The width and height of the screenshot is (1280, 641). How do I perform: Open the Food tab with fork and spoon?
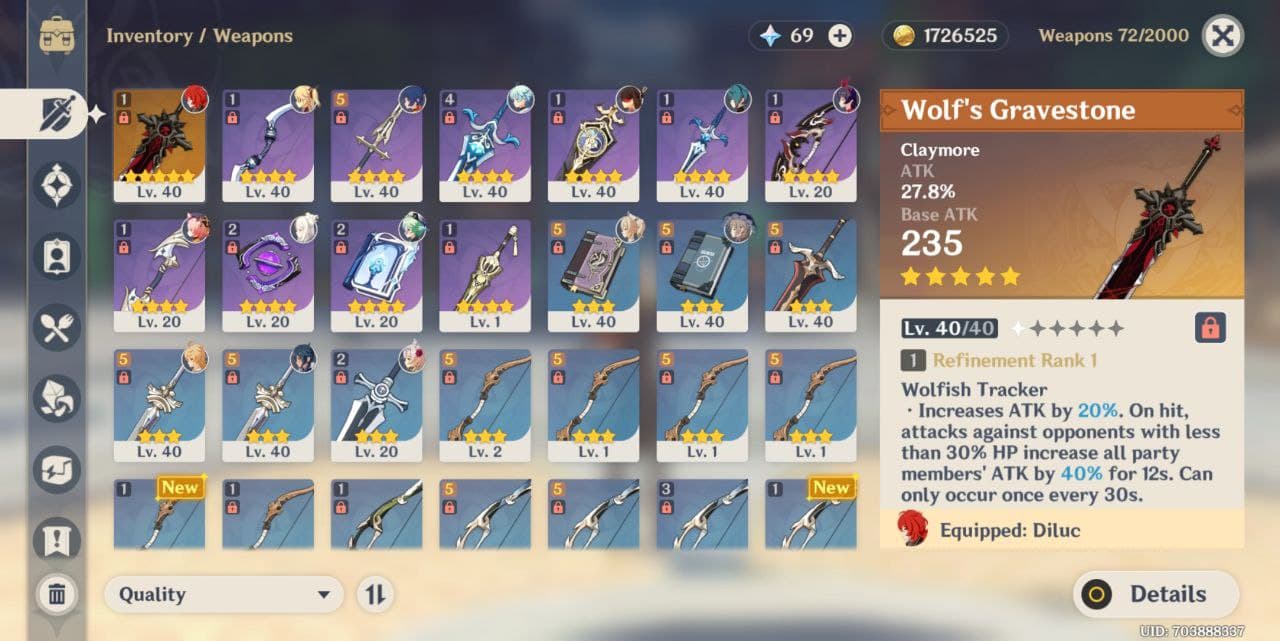[x=56, y=327]
